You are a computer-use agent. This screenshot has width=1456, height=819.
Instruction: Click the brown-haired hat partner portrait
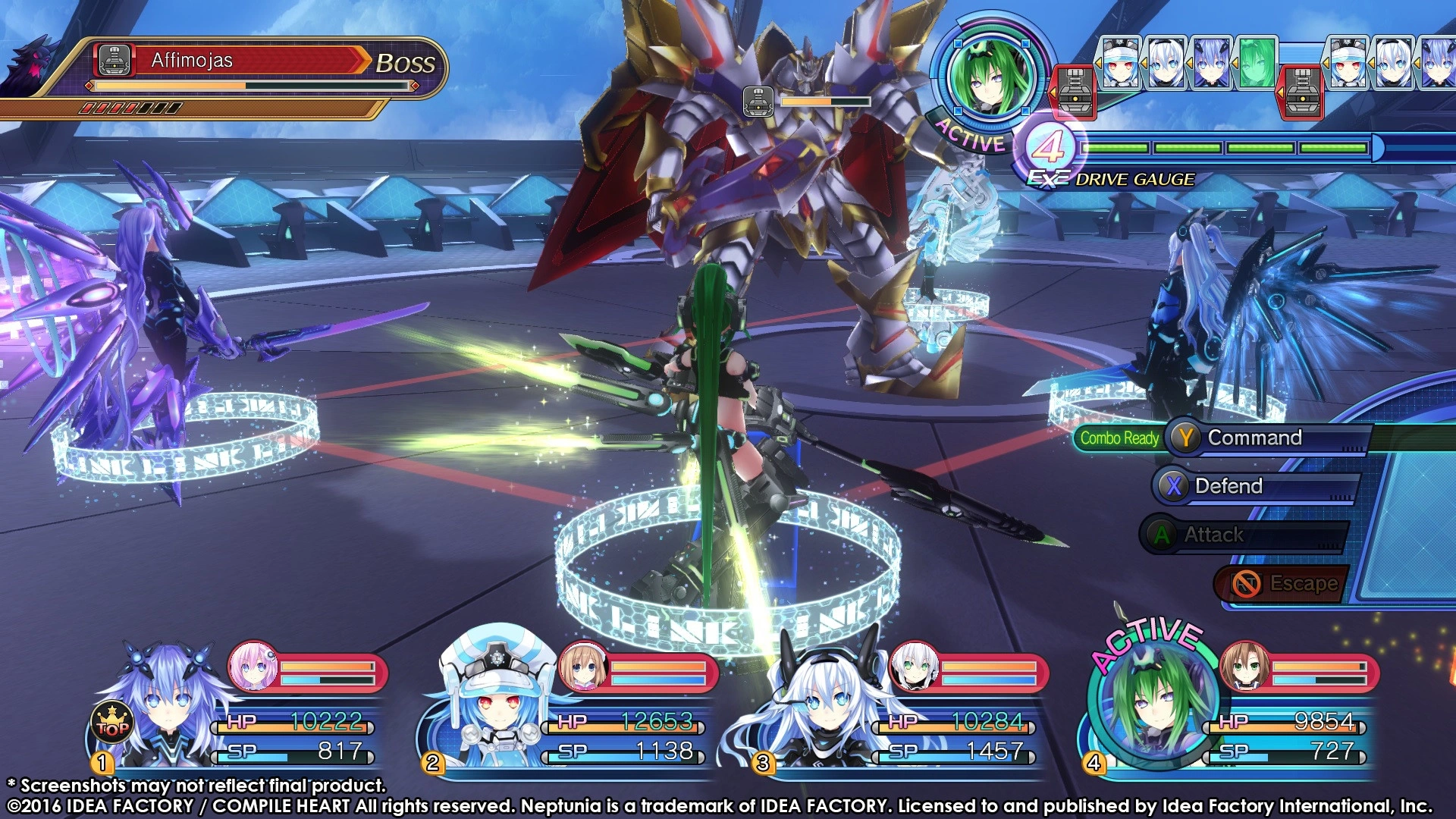(x=583, y=666)
